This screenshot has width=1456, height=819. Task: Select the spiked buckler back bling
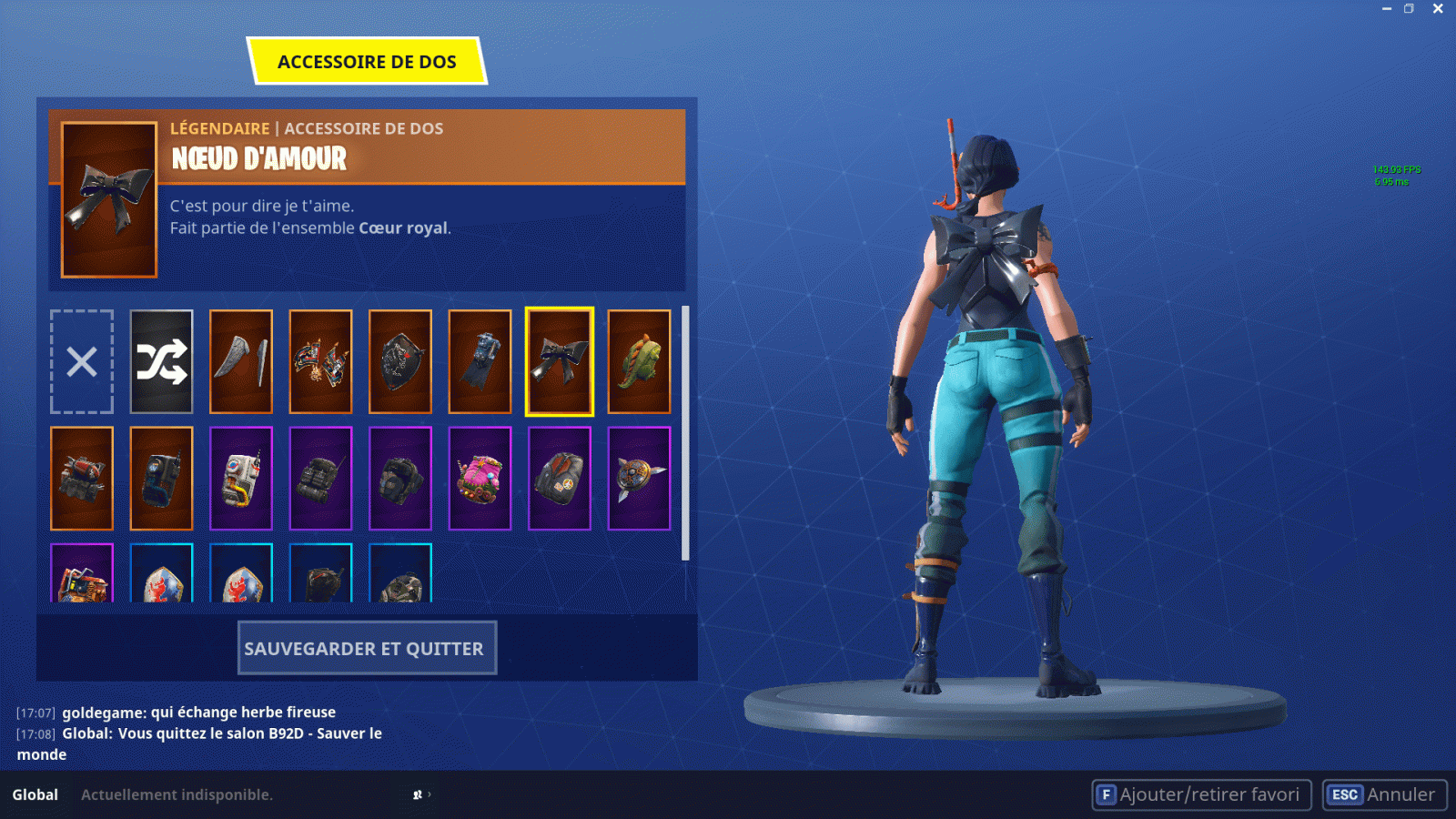[x=639, y=478]
